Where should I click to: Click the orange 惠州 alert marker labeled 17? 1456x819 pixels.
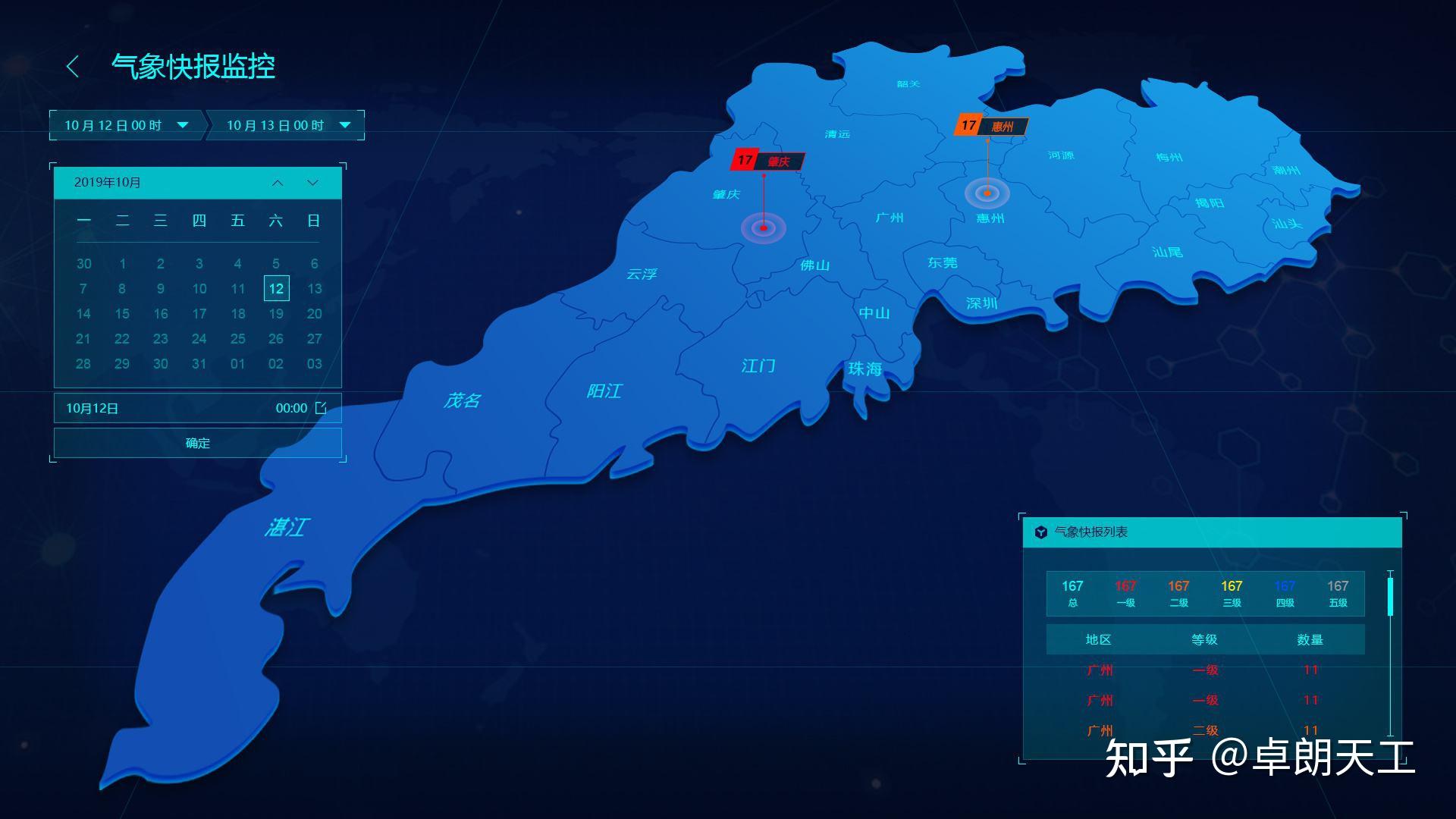[x=992, y=126]
